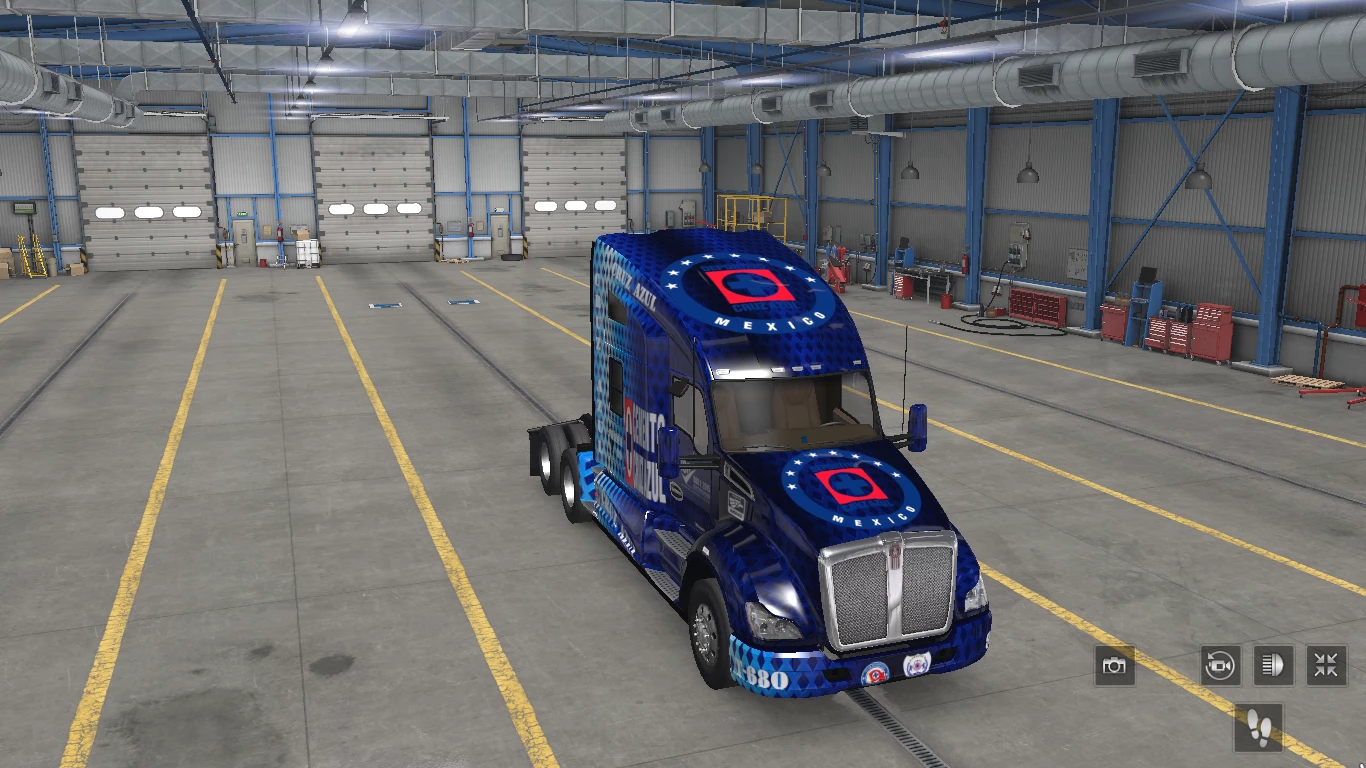
Task: Toggle the truck headlights icon
Action: tap(1272, 665)
